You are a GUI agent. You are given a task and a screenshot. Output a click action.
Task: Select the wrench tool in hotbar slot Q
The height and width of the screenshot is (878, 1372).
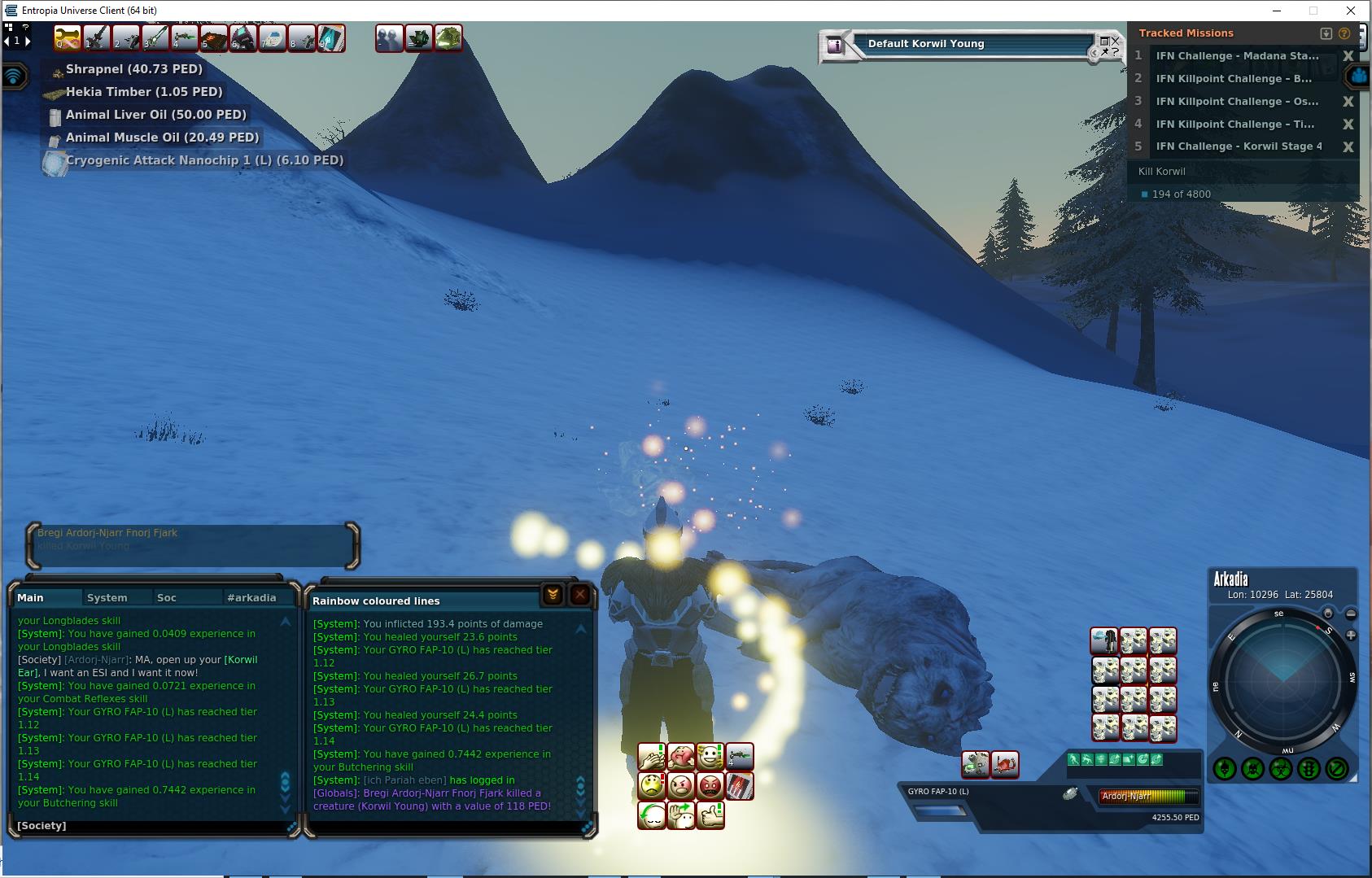click(x=68, y=38)
